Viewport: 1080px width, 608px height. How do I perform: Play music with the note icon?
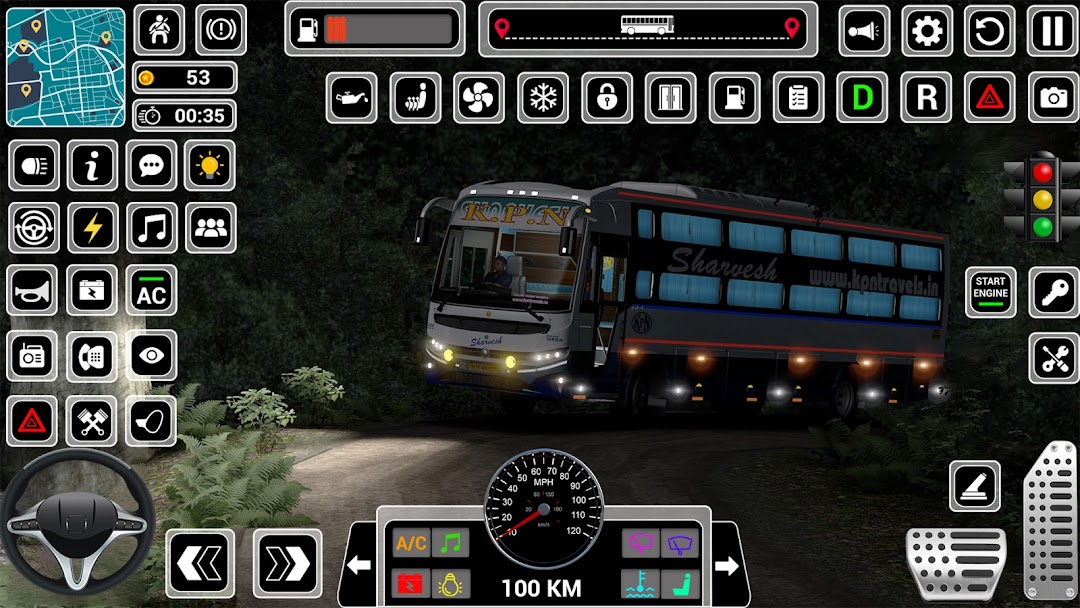point(151,228)
